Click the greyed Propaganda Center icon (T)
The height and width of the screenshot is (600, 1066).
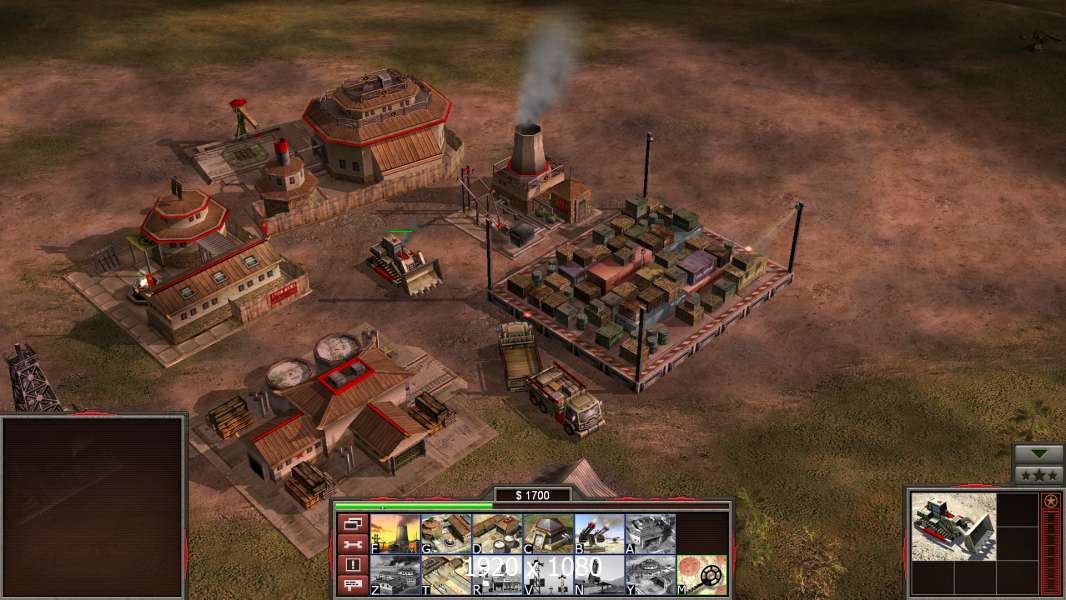[446, 575]
